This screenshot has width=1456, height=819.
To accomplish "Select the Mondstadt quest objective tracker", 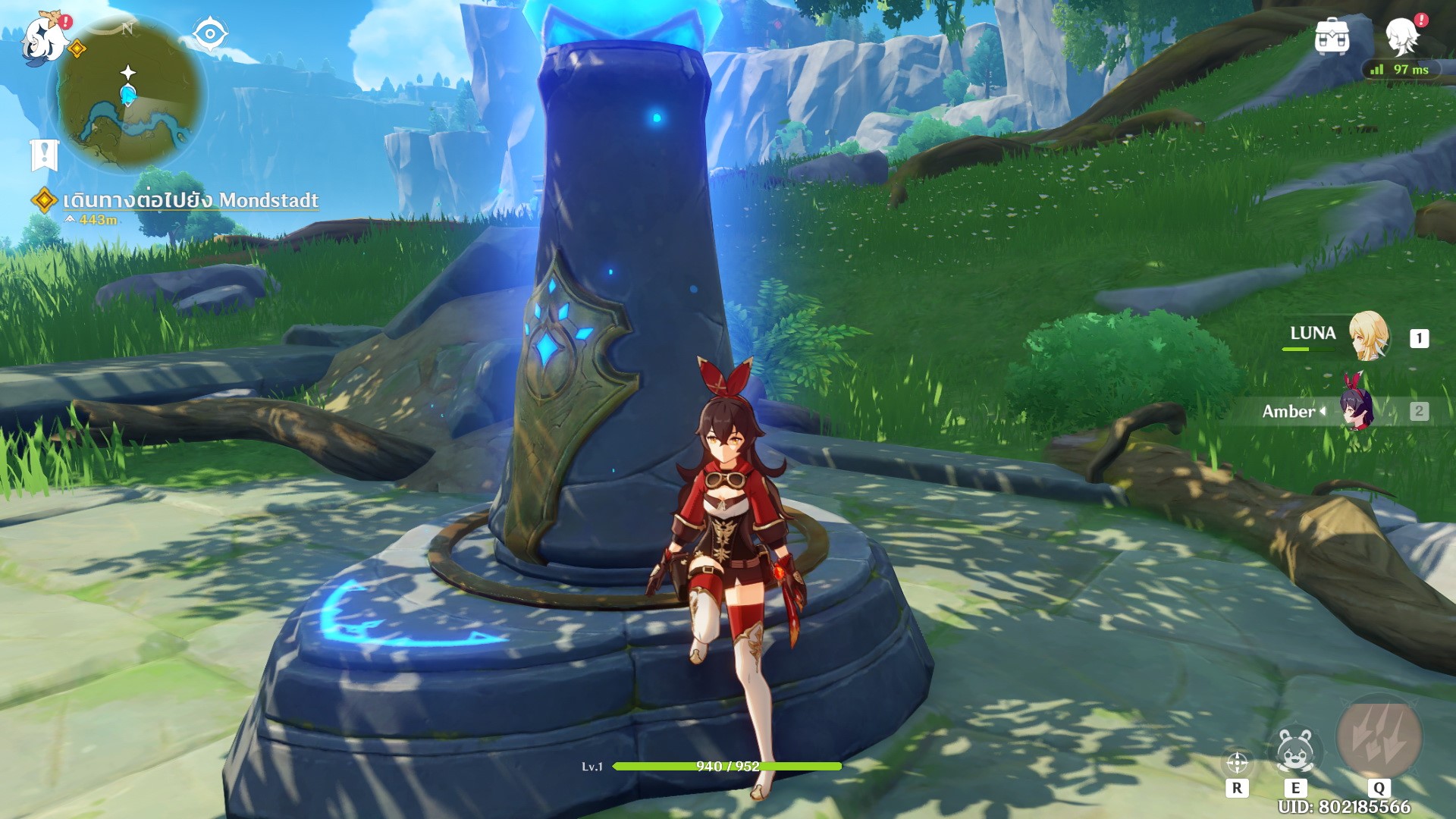I will (190, 200).
